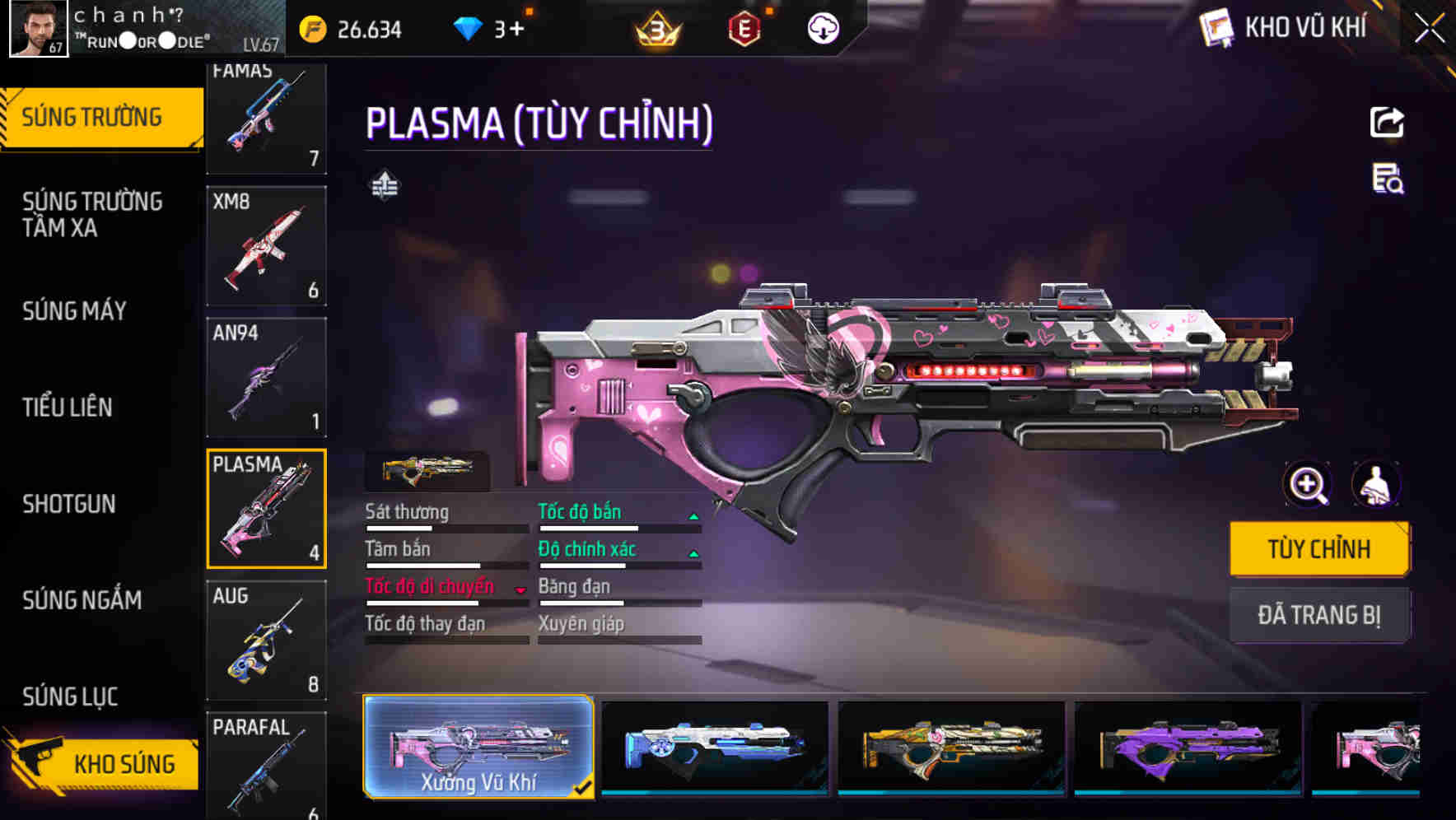The width and height of the screenshot is (1456, 820).
Task: Switch to Súng Trường Tầm Xa category
Action: (92, 214)
